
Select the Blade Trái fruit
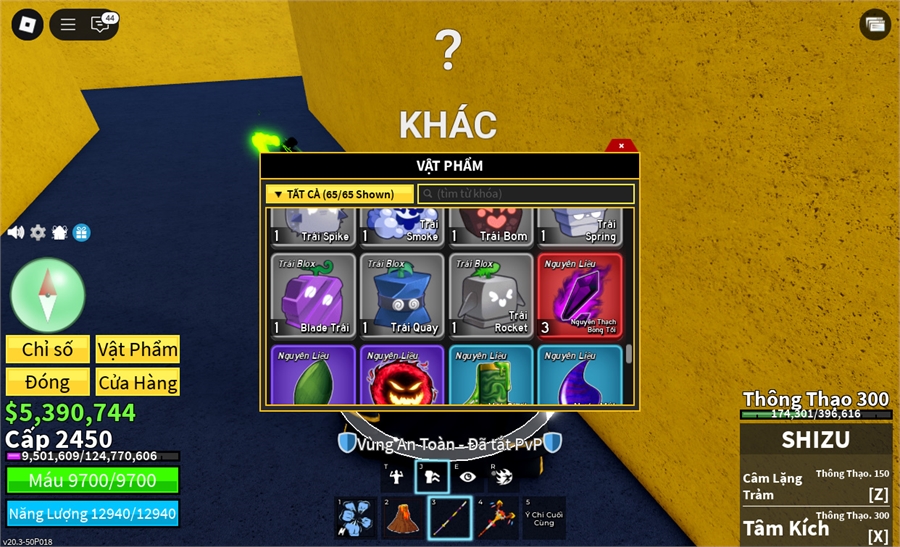[x=313, y=295]
